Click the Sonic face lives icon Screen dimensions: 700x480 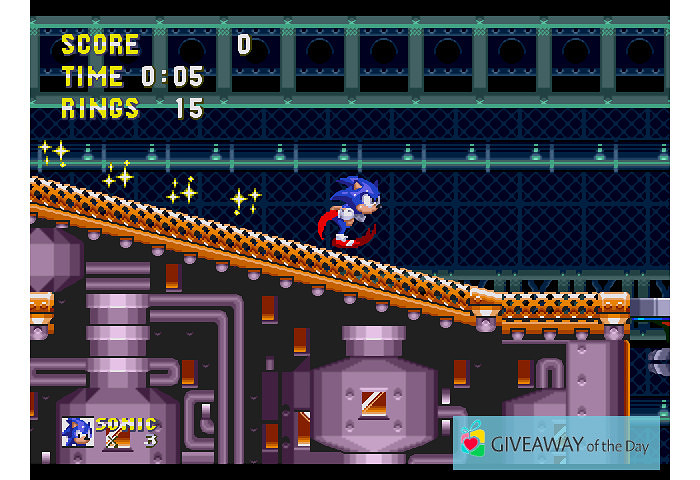(77, 432)
